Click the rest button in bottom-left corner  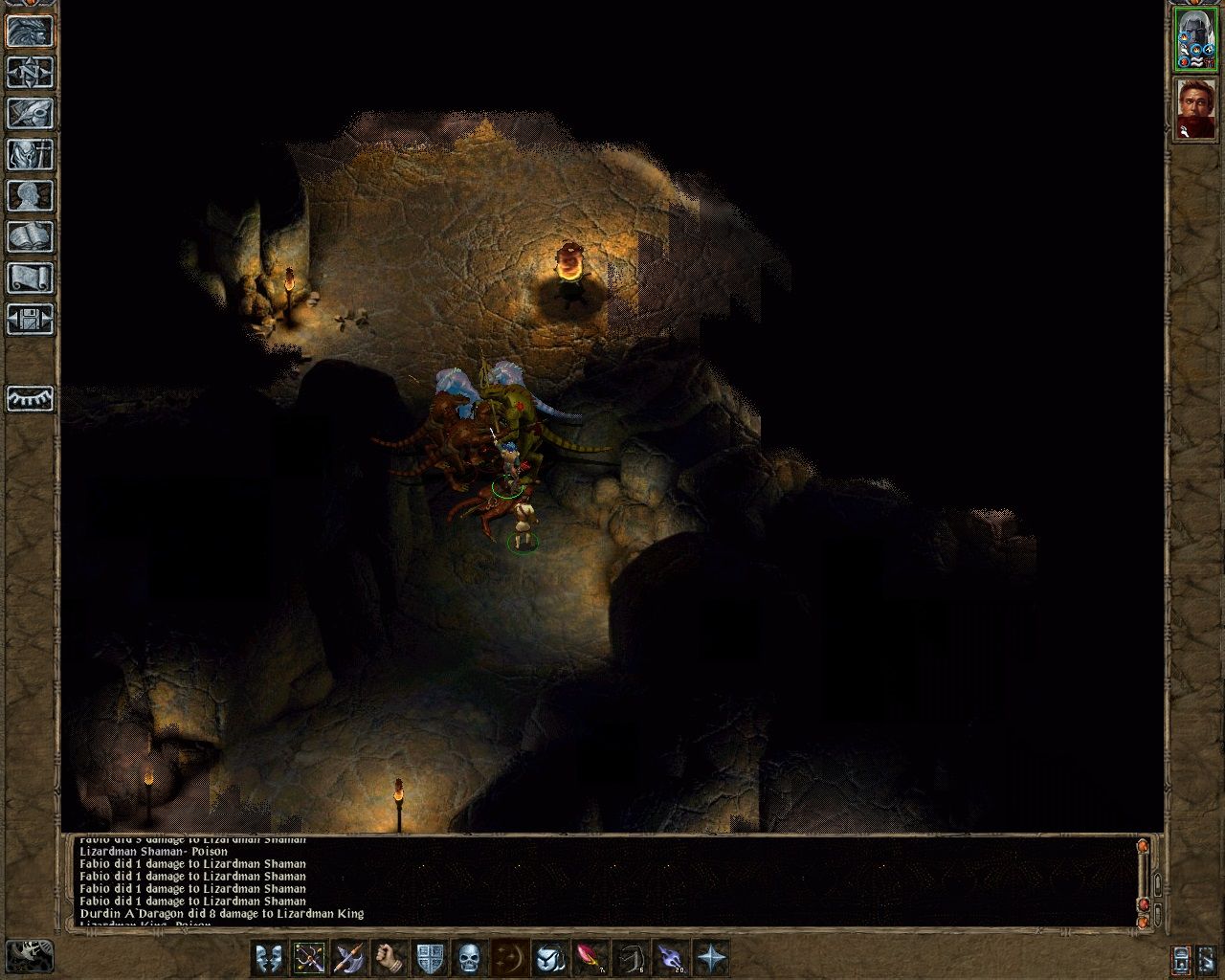click(29, 956)
